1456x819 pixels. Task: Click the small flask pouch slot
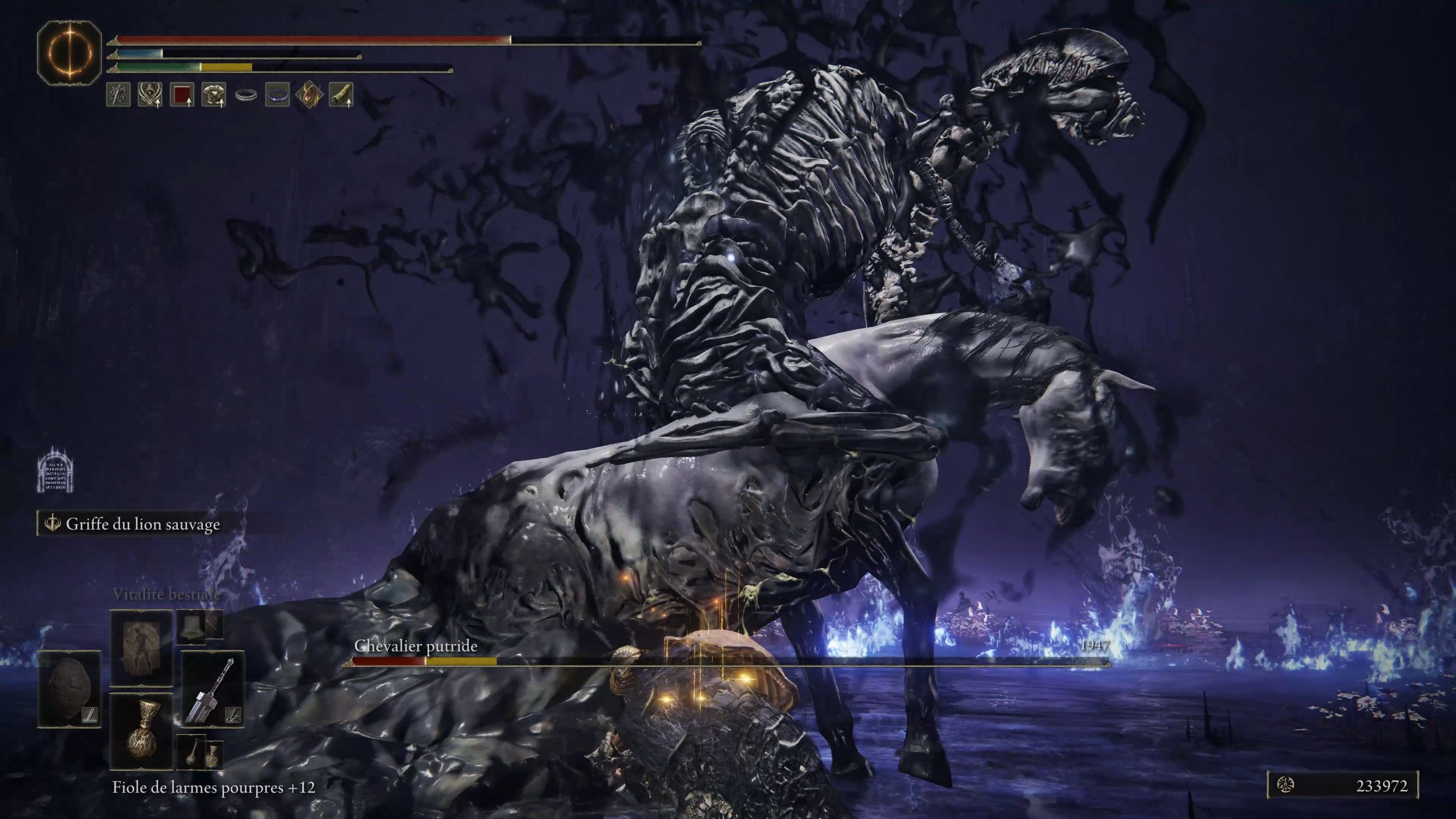192,752
